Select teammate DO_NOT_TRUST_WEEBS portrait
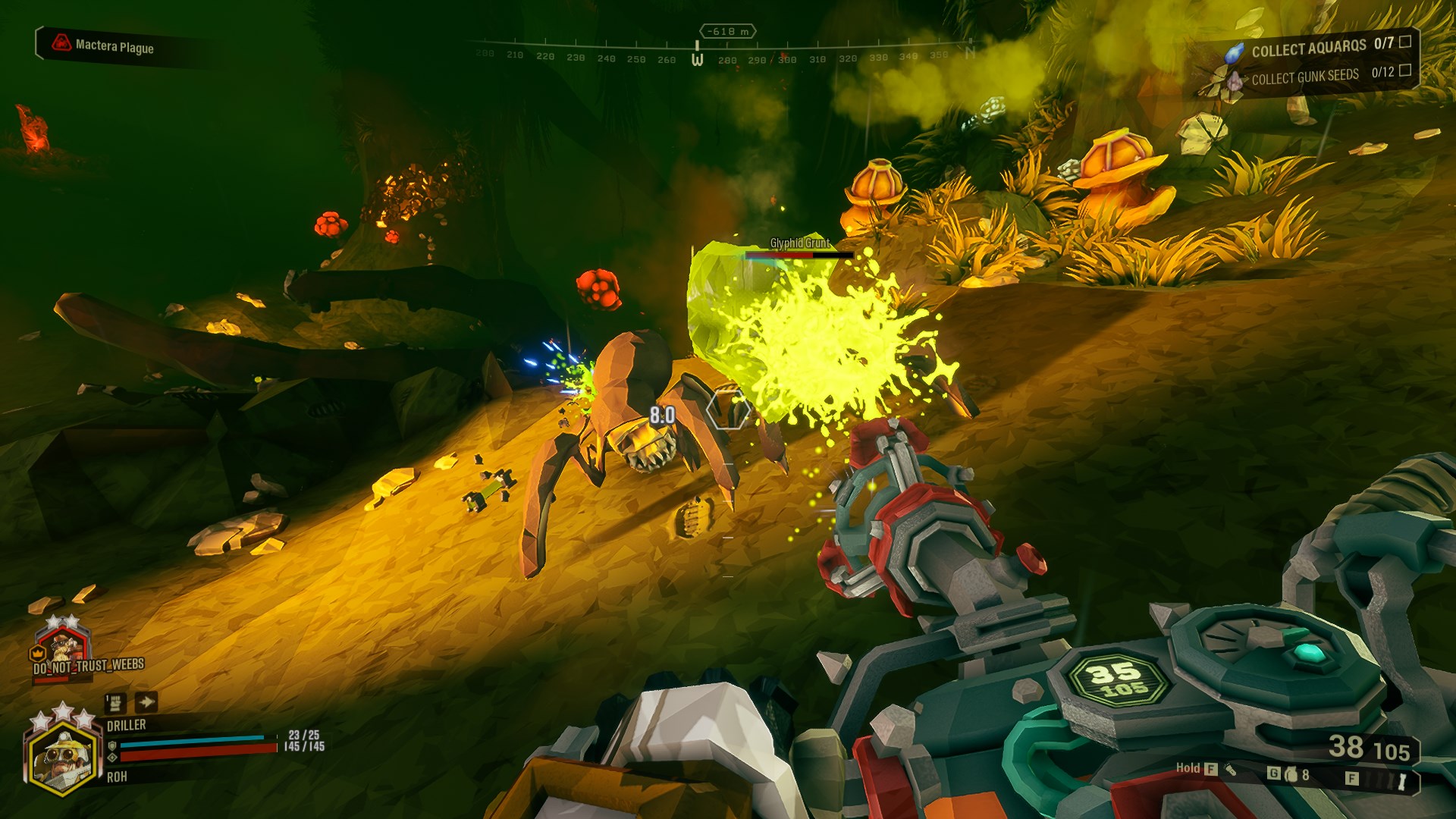The width and height of the screenshot is (1456, 819). (64, 646)
